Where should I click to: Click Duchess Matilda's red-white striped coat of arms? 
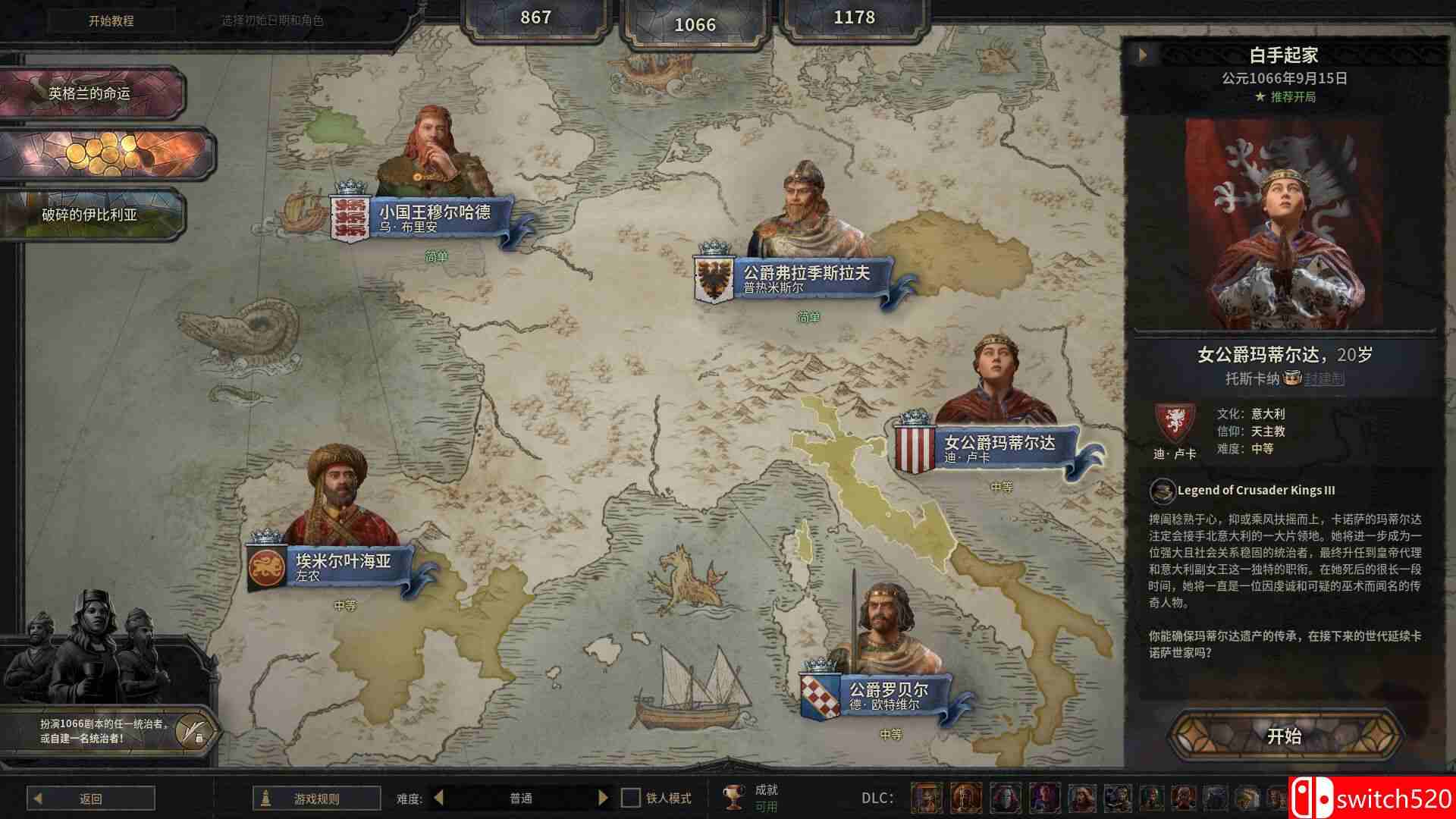coord(915,448)
